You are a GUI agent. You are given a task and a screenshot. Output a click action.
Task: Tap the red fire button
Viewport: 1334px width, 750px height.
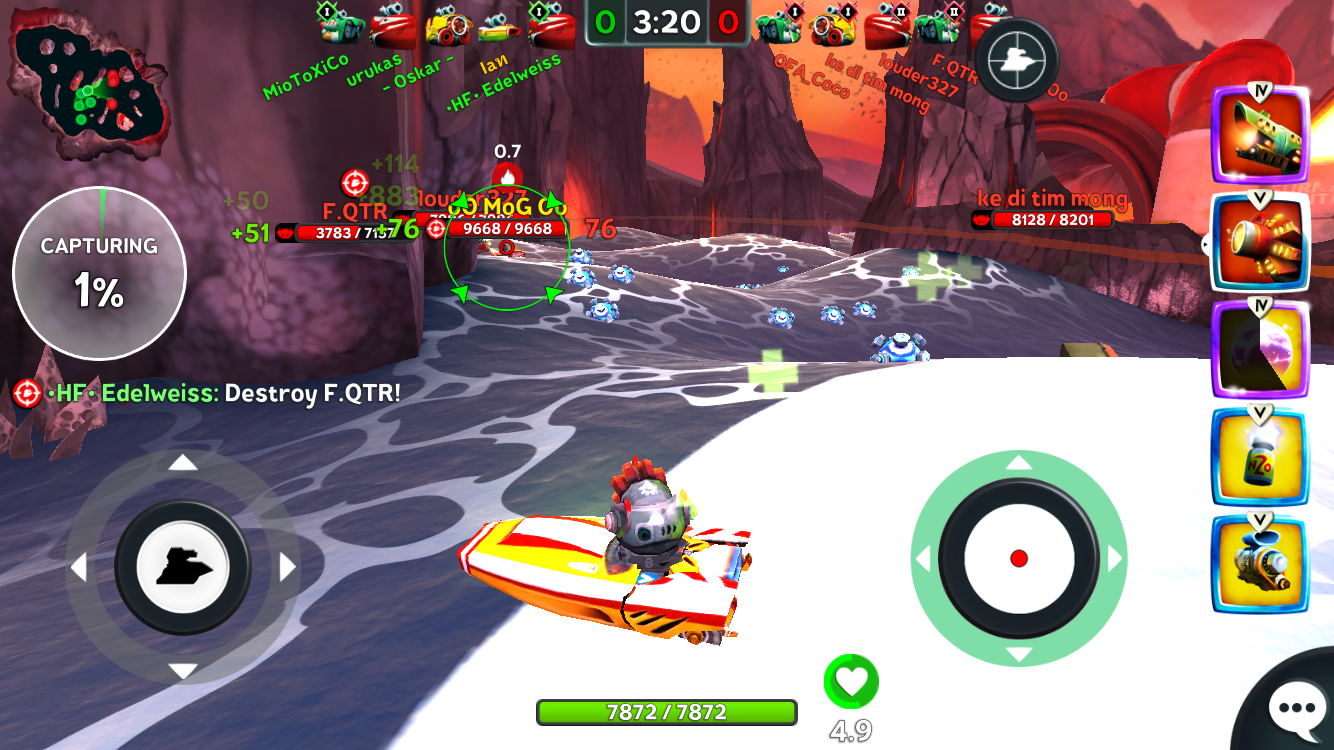pos(1018,558)
